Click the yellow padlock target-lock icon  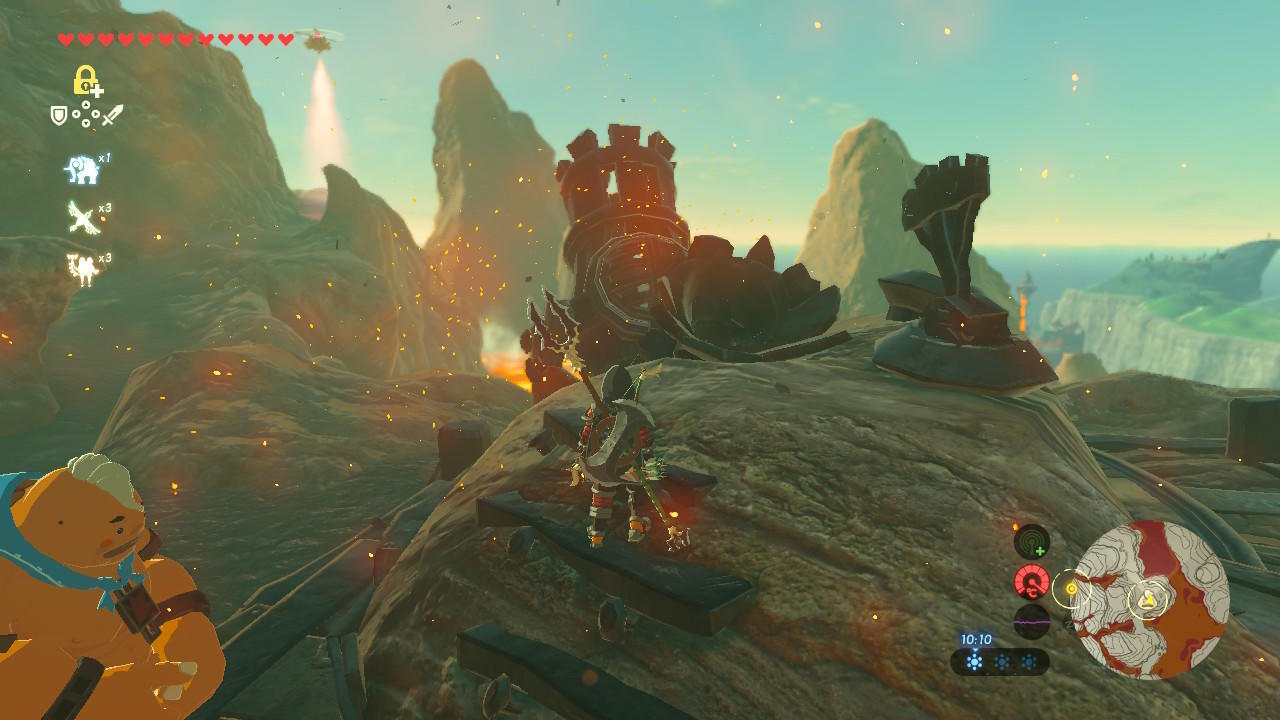[x=87, y=80]
